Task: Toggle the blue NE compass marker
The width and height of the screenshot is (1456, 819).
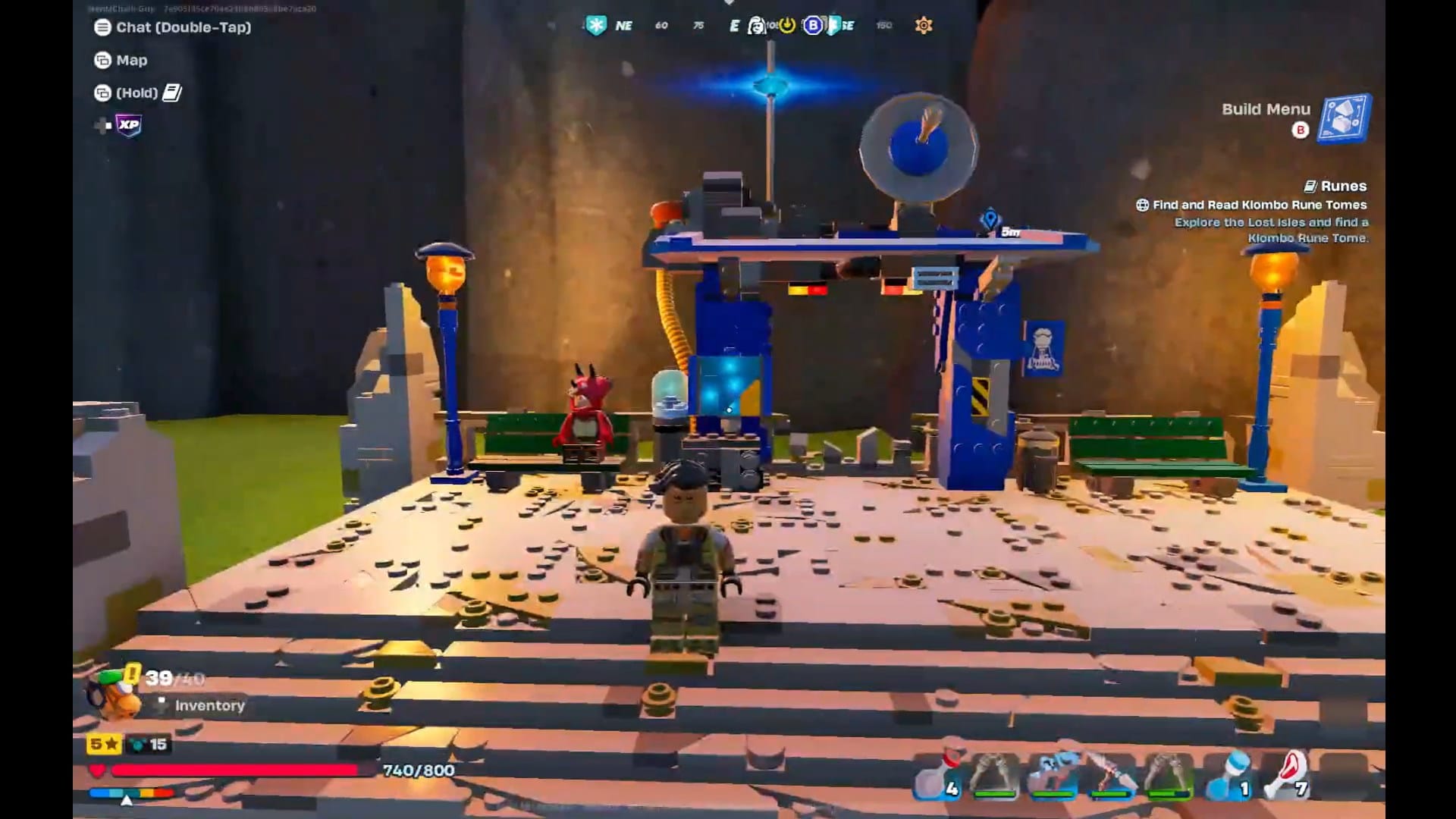Action: (623, 25)
